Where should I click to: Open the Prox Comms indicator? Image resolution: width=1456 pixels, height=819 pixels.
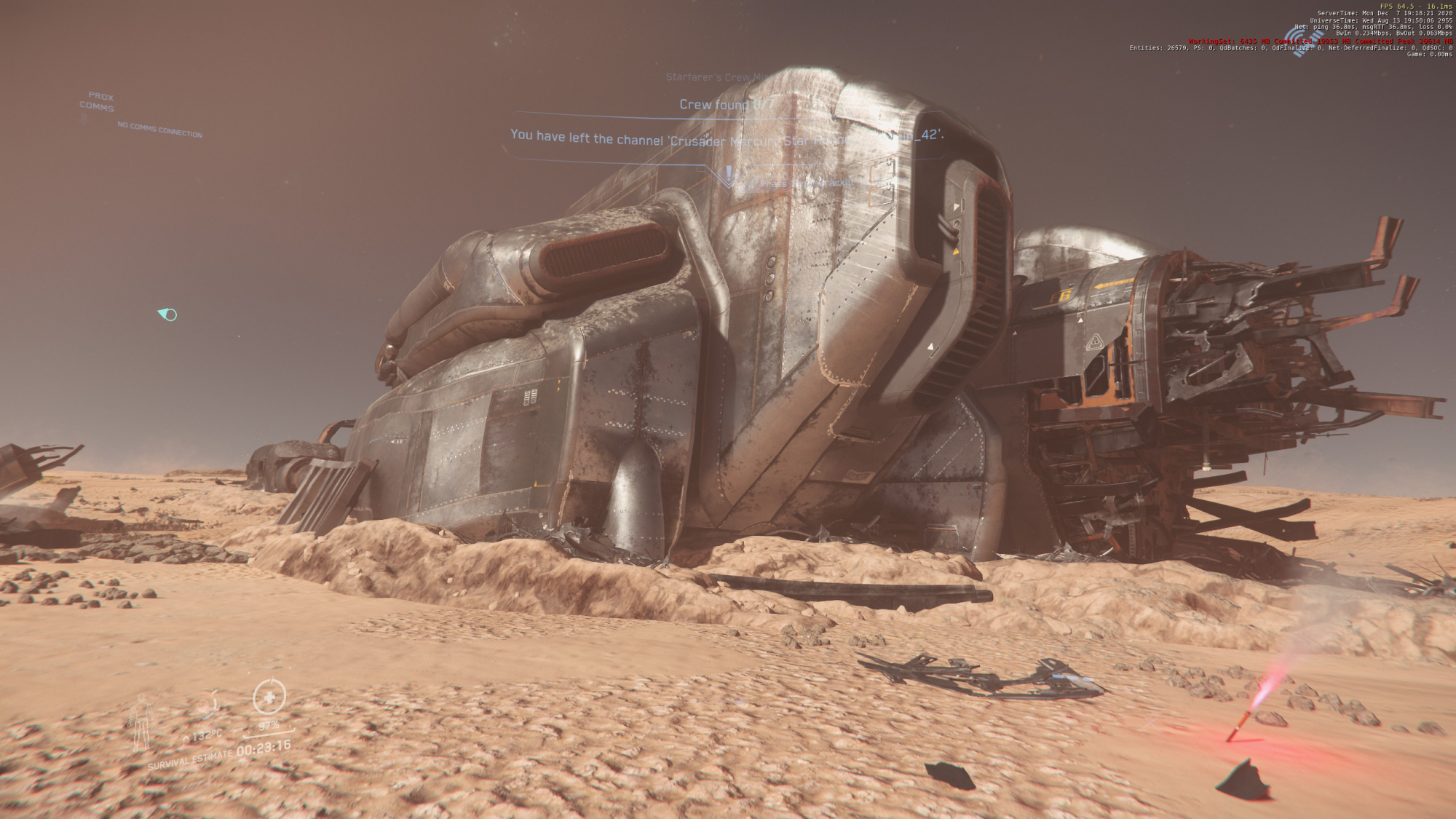tap(98, 101)
